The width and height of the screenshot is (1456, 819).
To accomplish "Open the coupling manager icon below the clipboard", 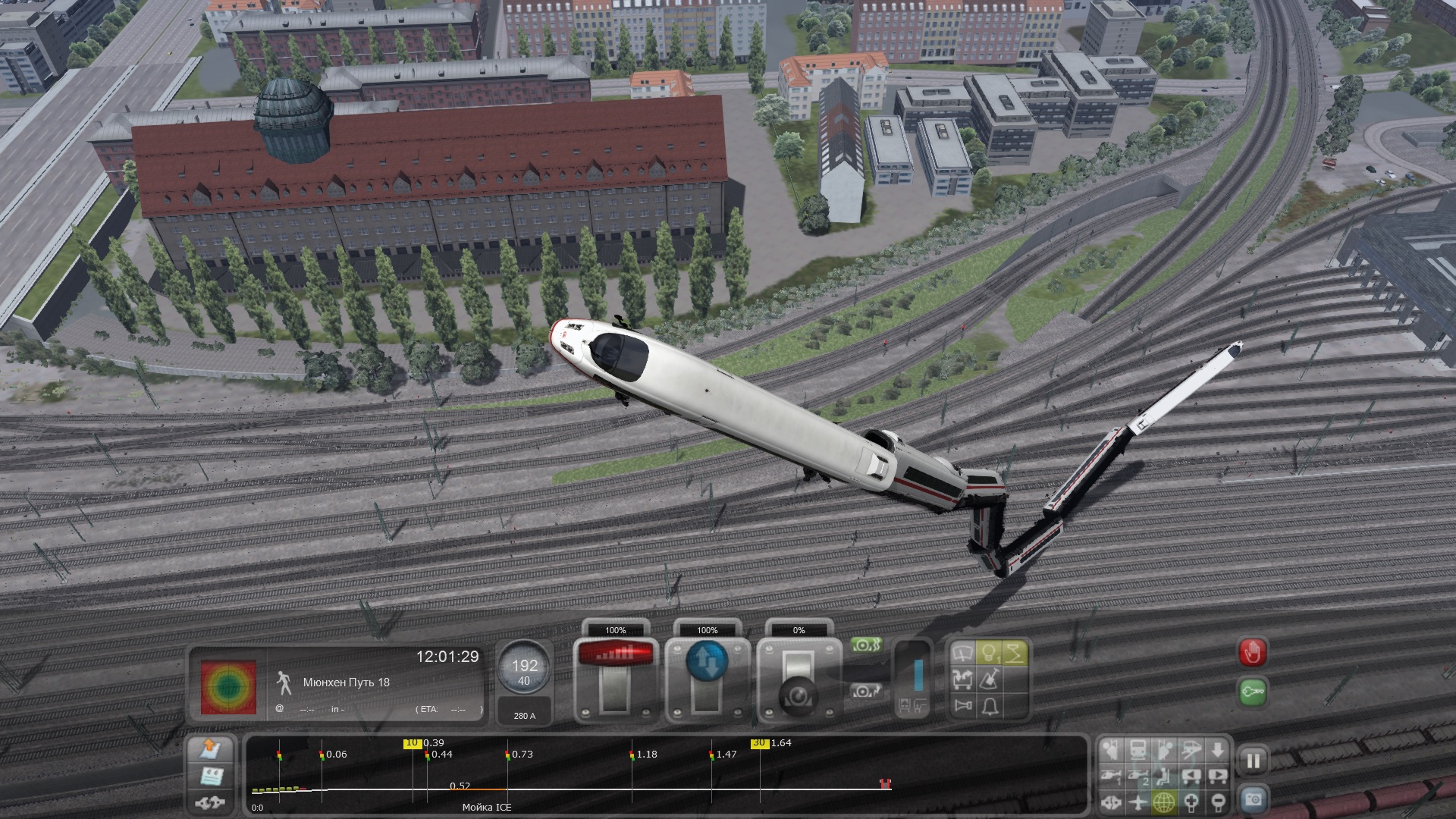I will [x=209, y=802].
